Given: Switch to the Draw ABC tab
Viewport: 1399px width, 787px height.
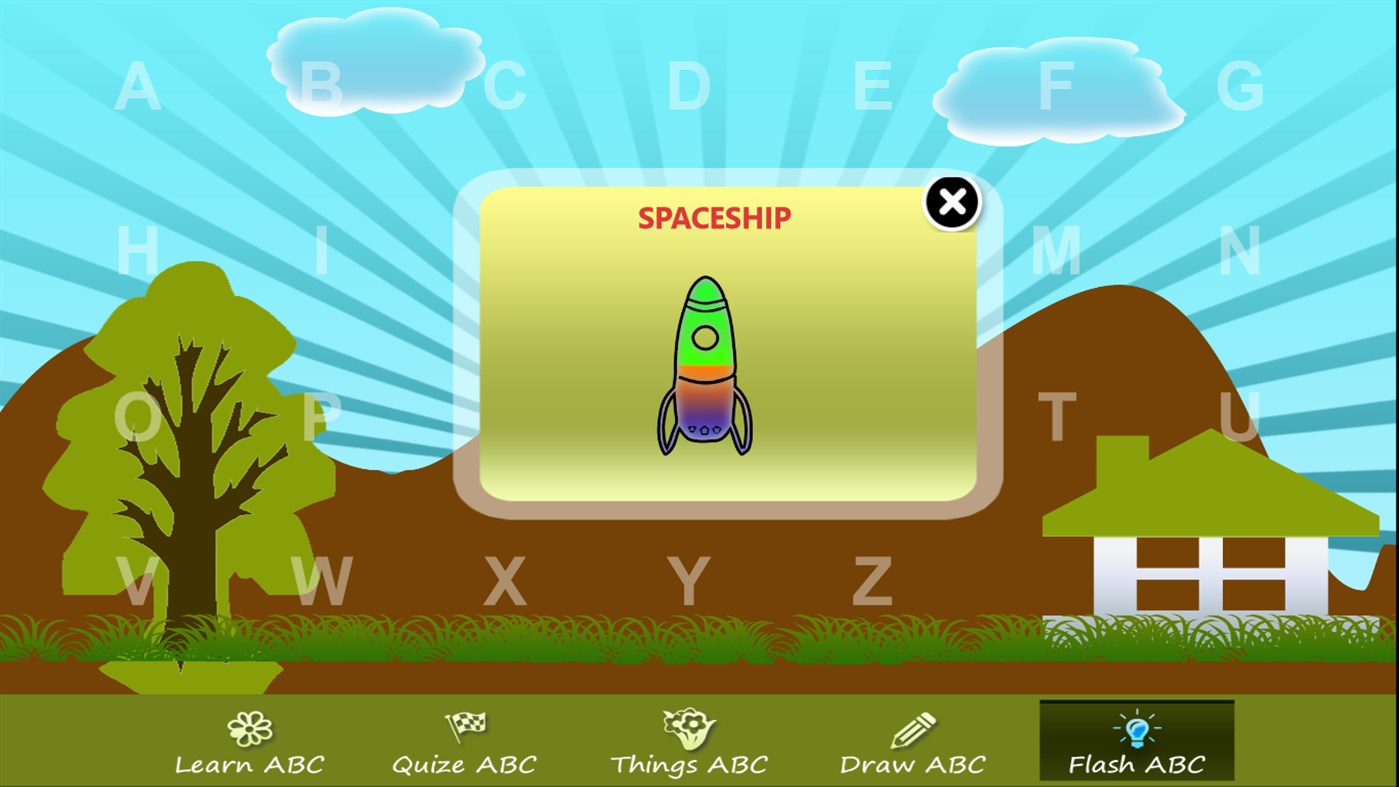Looking at the screenshot, I should click(x=911, y=764).
